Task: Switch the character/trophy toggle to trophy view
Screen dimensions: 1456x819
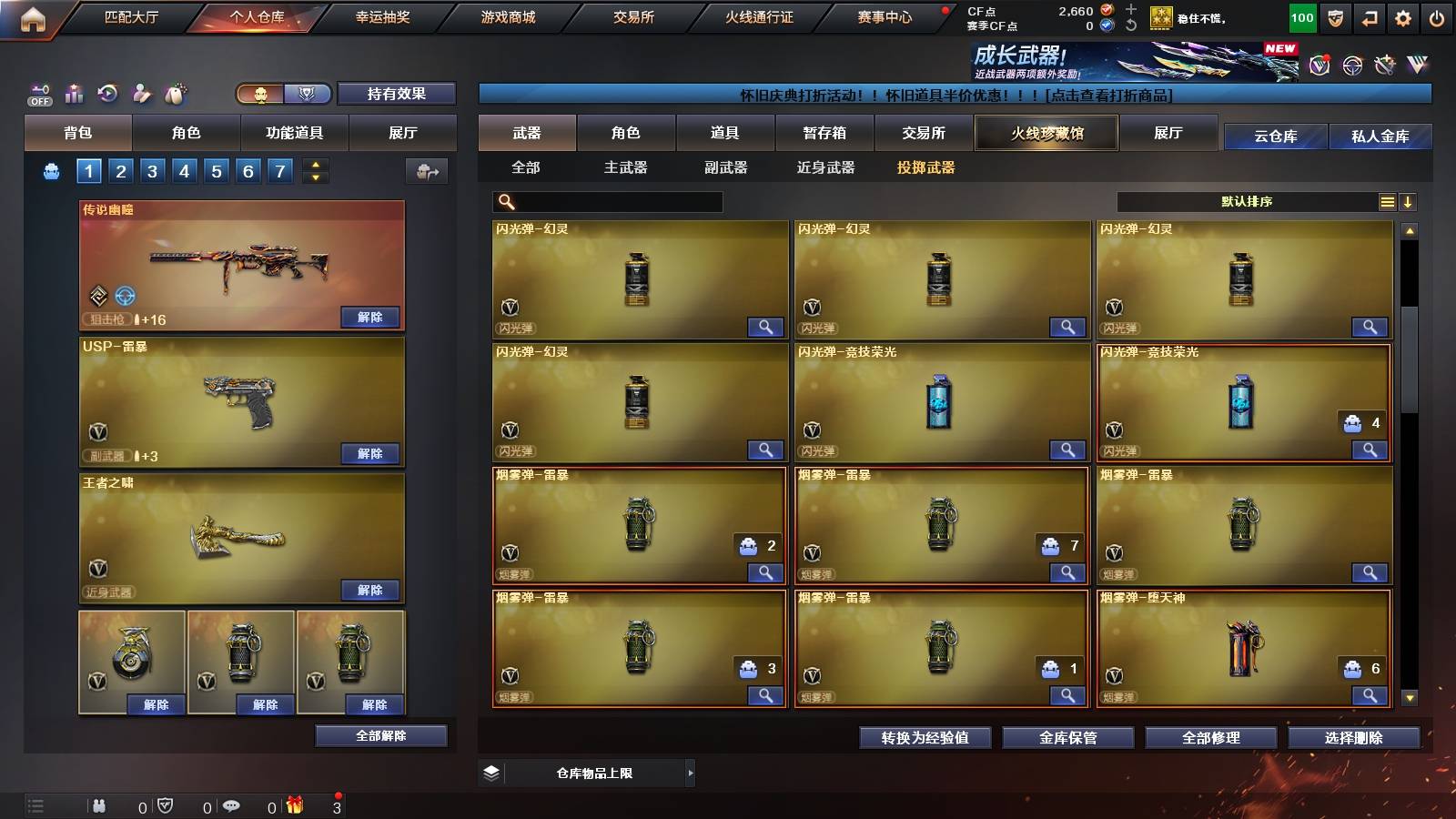Action: click(308, 94)
